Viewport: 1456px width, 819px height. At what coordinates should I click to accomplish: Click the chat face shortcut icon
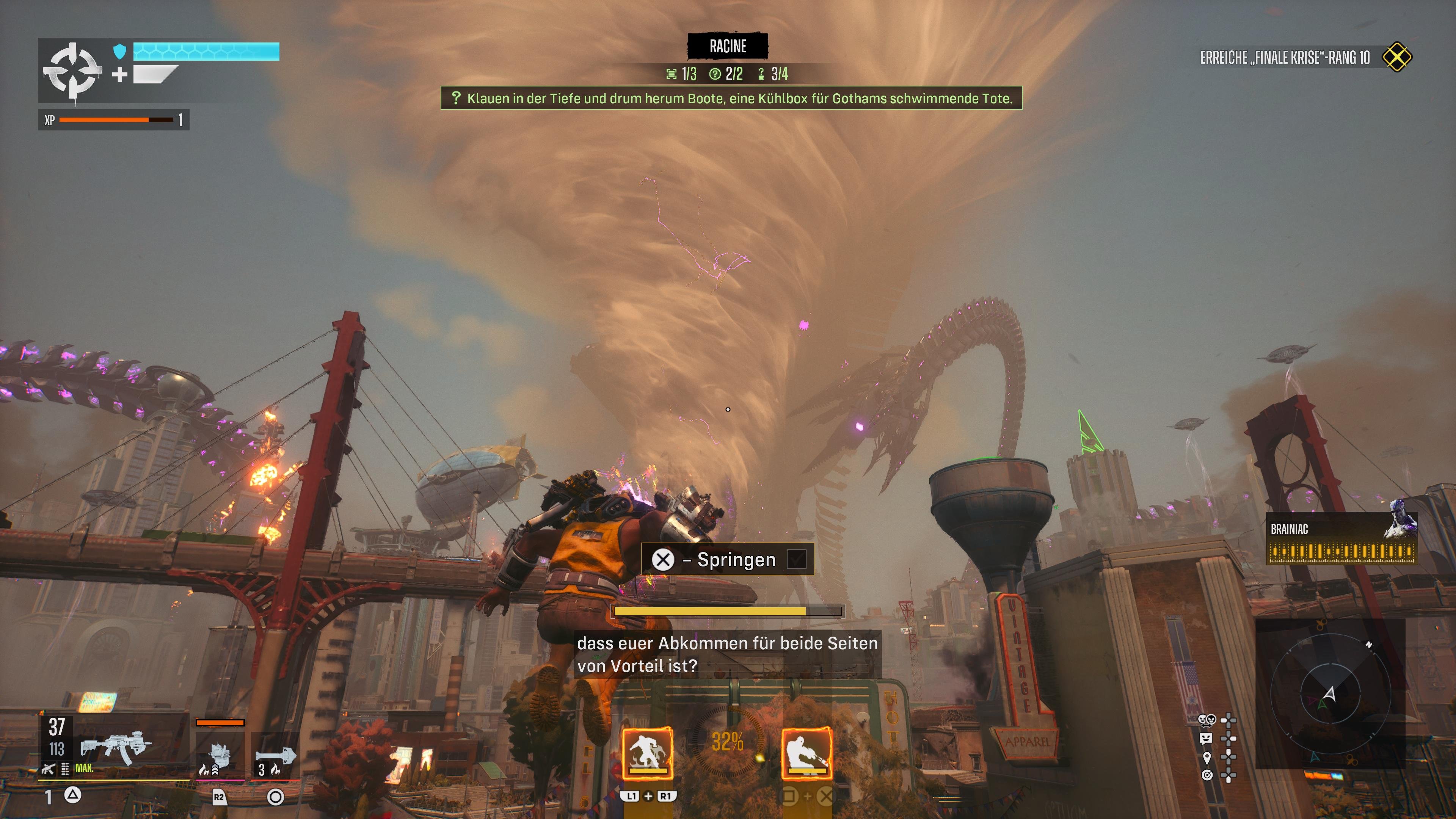pos(1206,738)
